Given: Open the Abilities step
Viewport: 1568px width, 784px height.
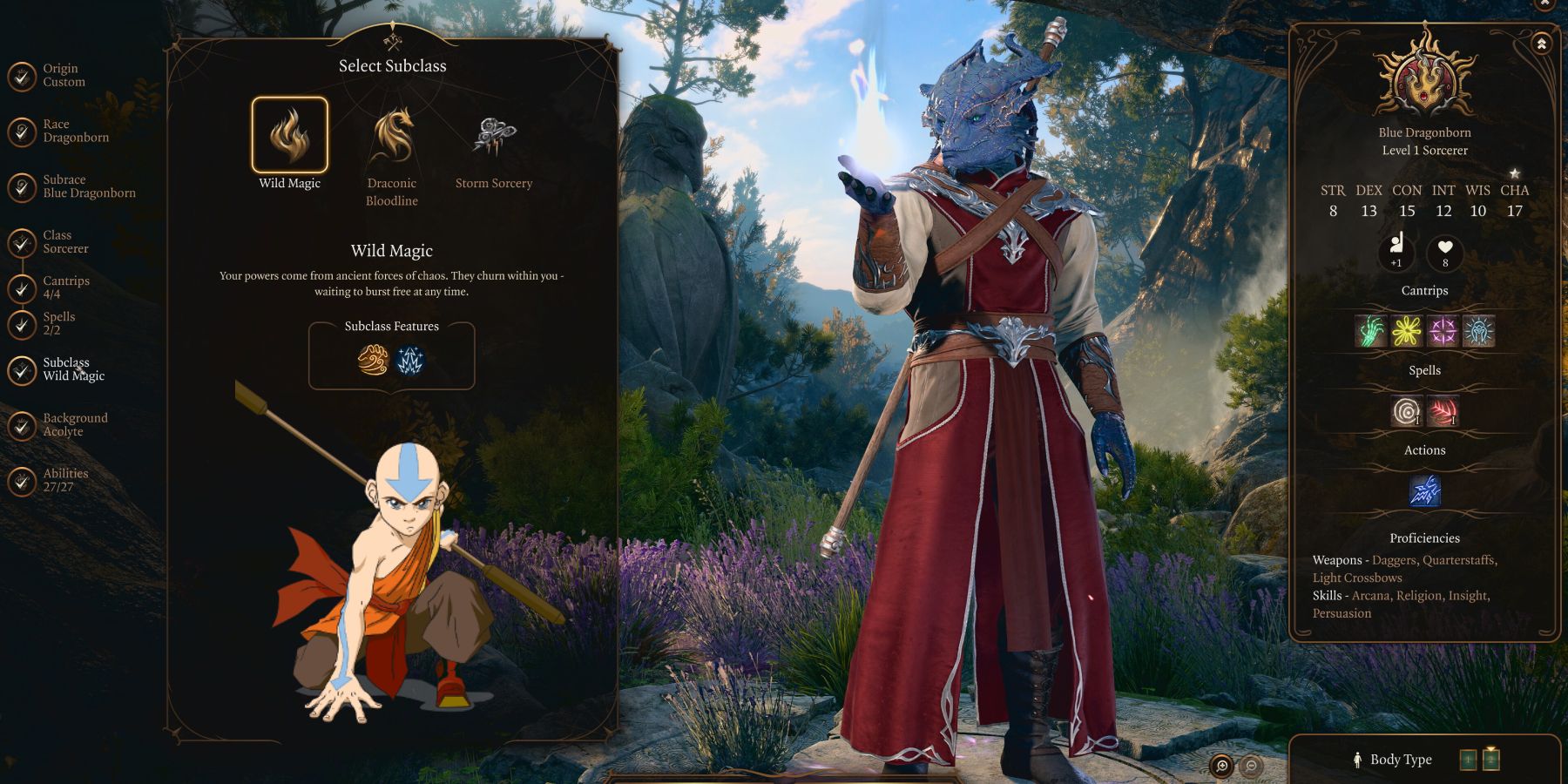Looking at the screenshot, I should point(65,480).
